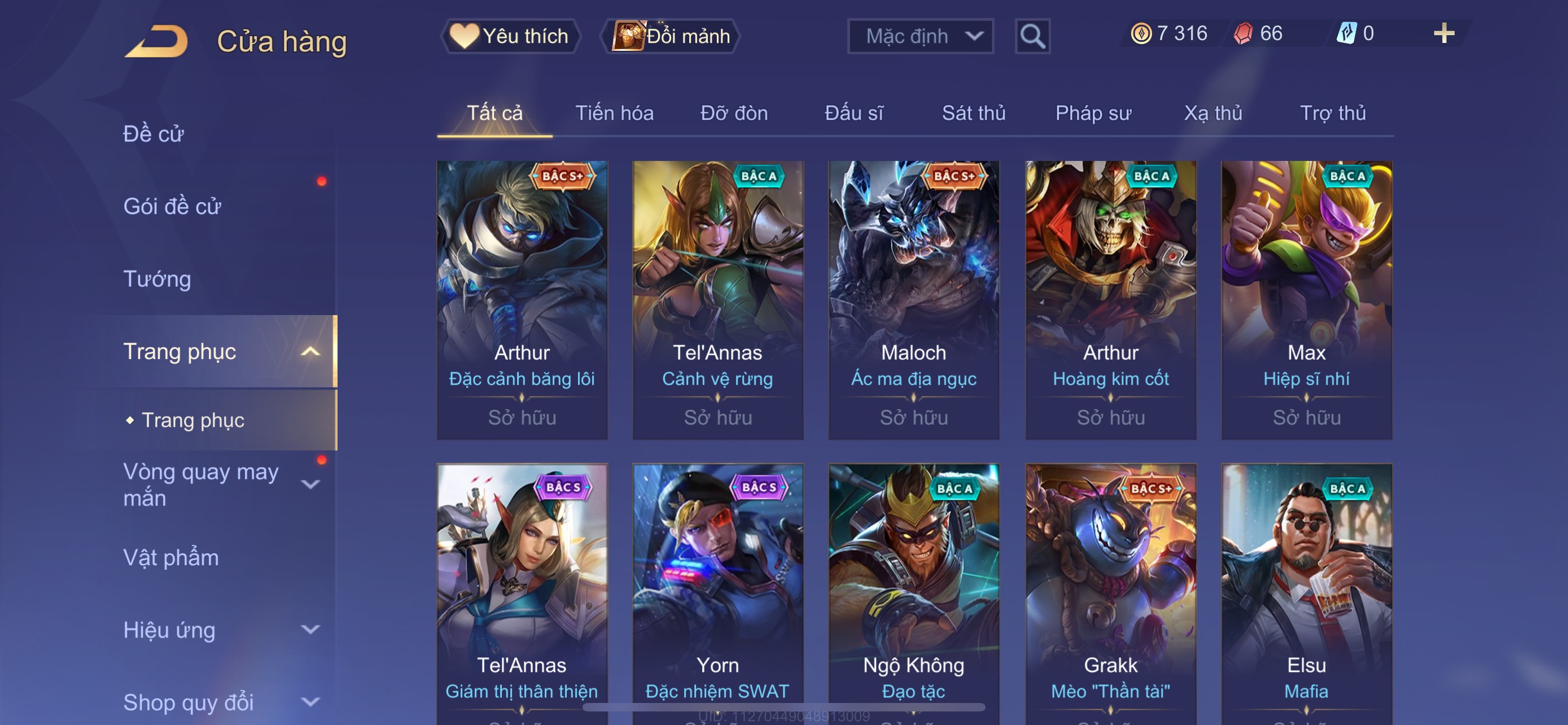
Task: Expand the Mặc định sort dropdown
Action: pyautogui.click(x=919, y=37)
